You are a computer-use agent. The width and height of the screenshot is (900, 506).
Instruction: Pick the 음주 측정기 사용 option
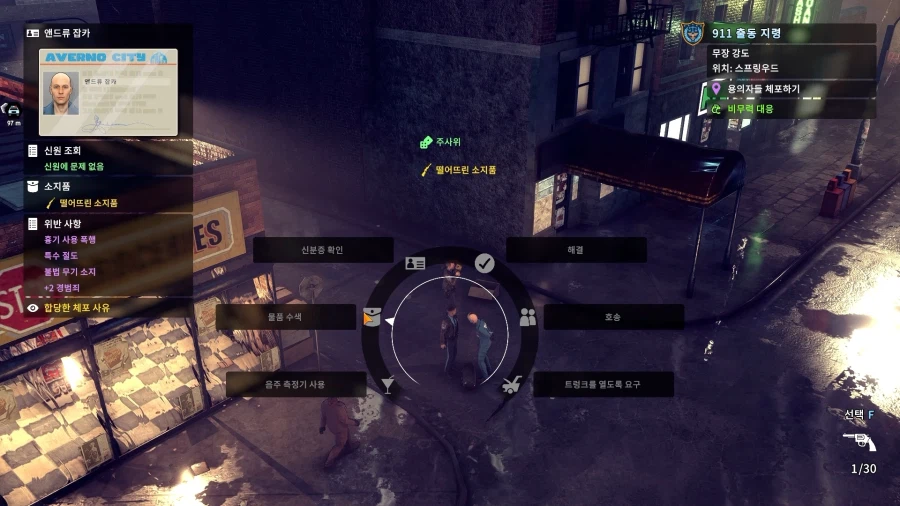coord(295,384)
